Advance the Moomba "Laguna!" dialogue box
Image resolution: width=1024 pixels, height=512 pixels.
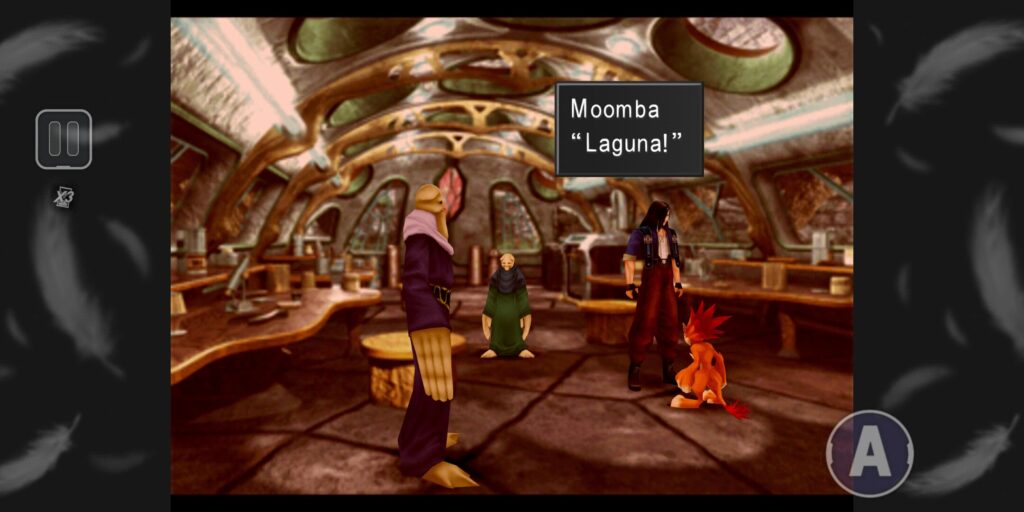click(x=628, y=130)
